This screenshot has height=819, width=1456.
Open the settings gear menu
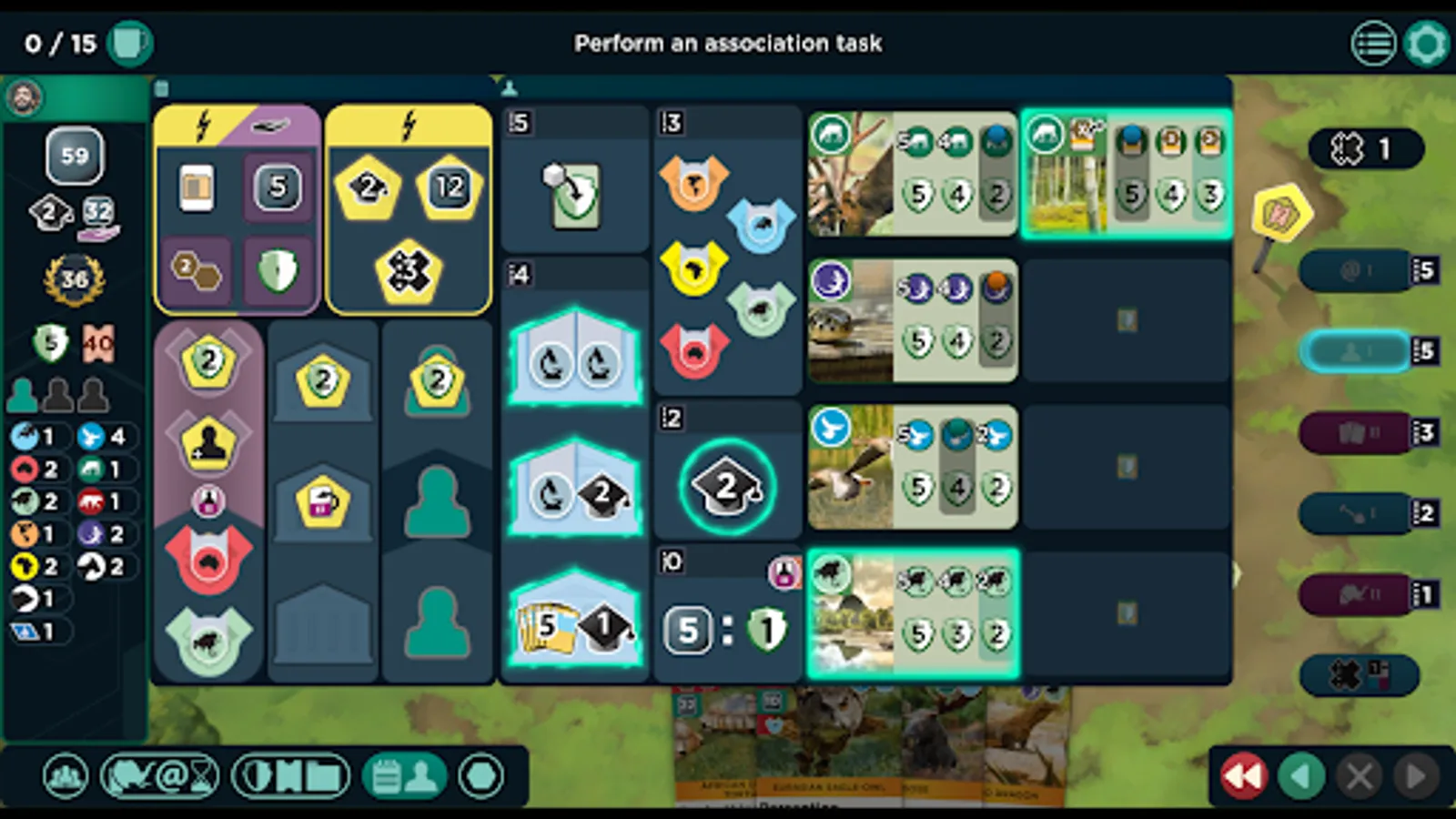click(1425, 43)
